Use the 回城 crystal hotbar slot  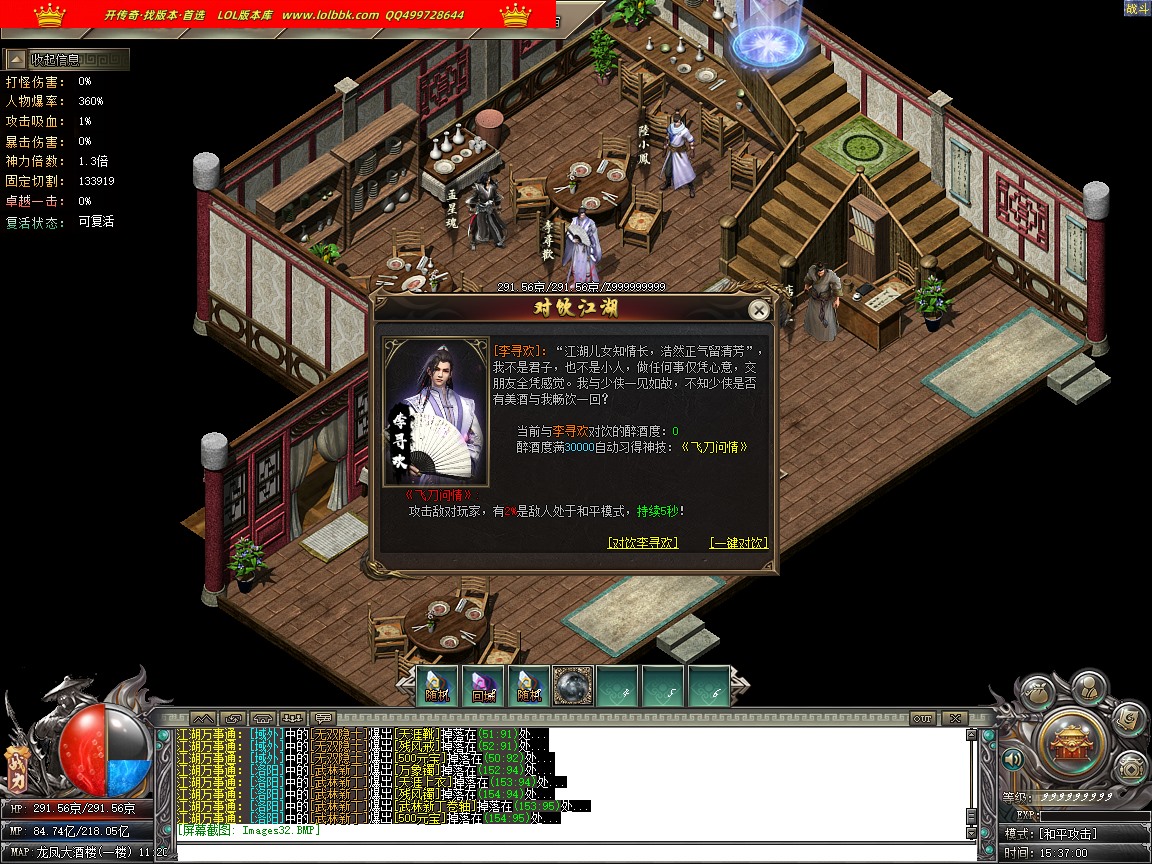tap(485, 685)
